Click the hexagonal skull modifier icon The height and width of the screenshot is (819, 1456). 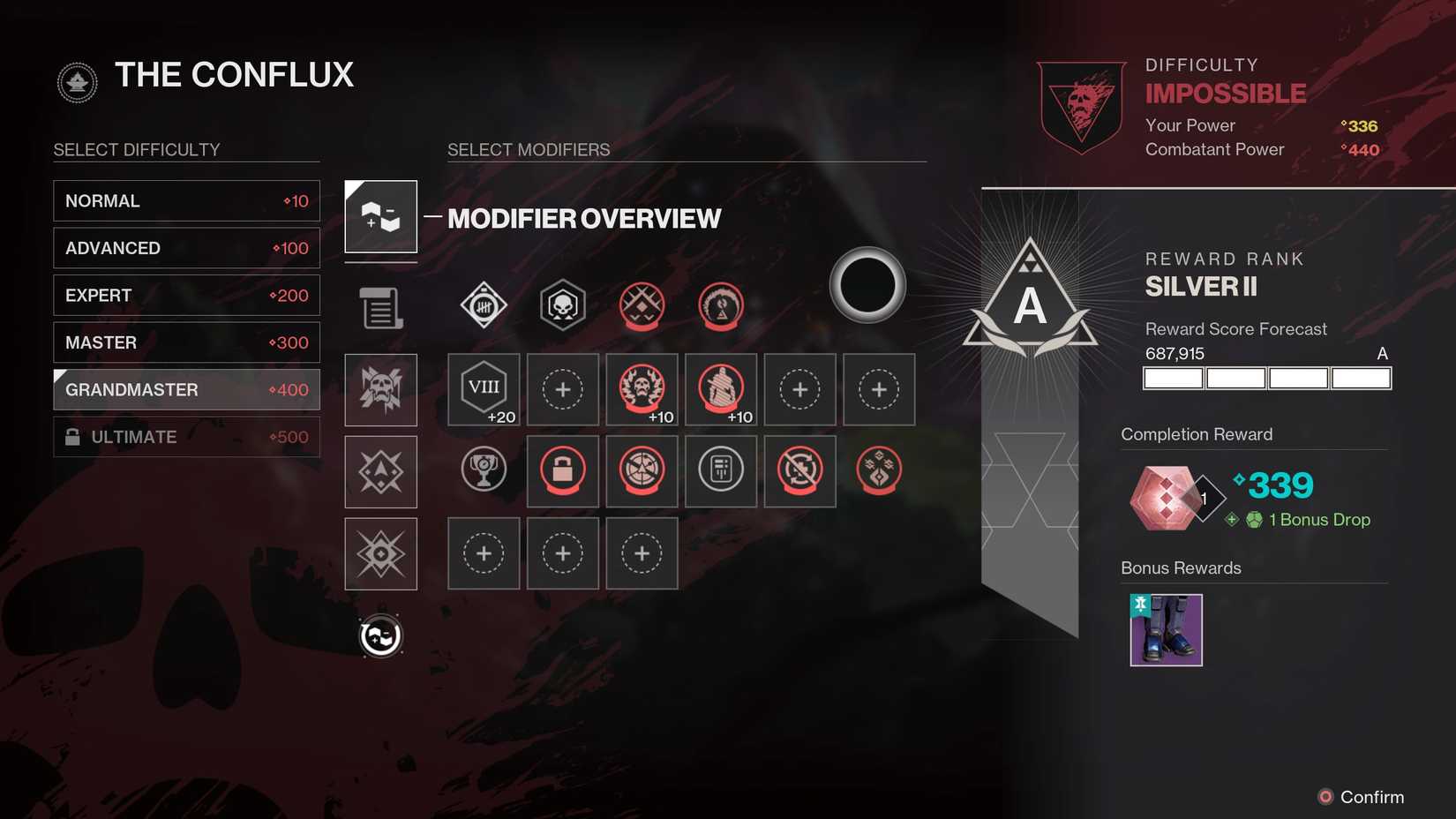pyautogui.click(x=562, y=304)
